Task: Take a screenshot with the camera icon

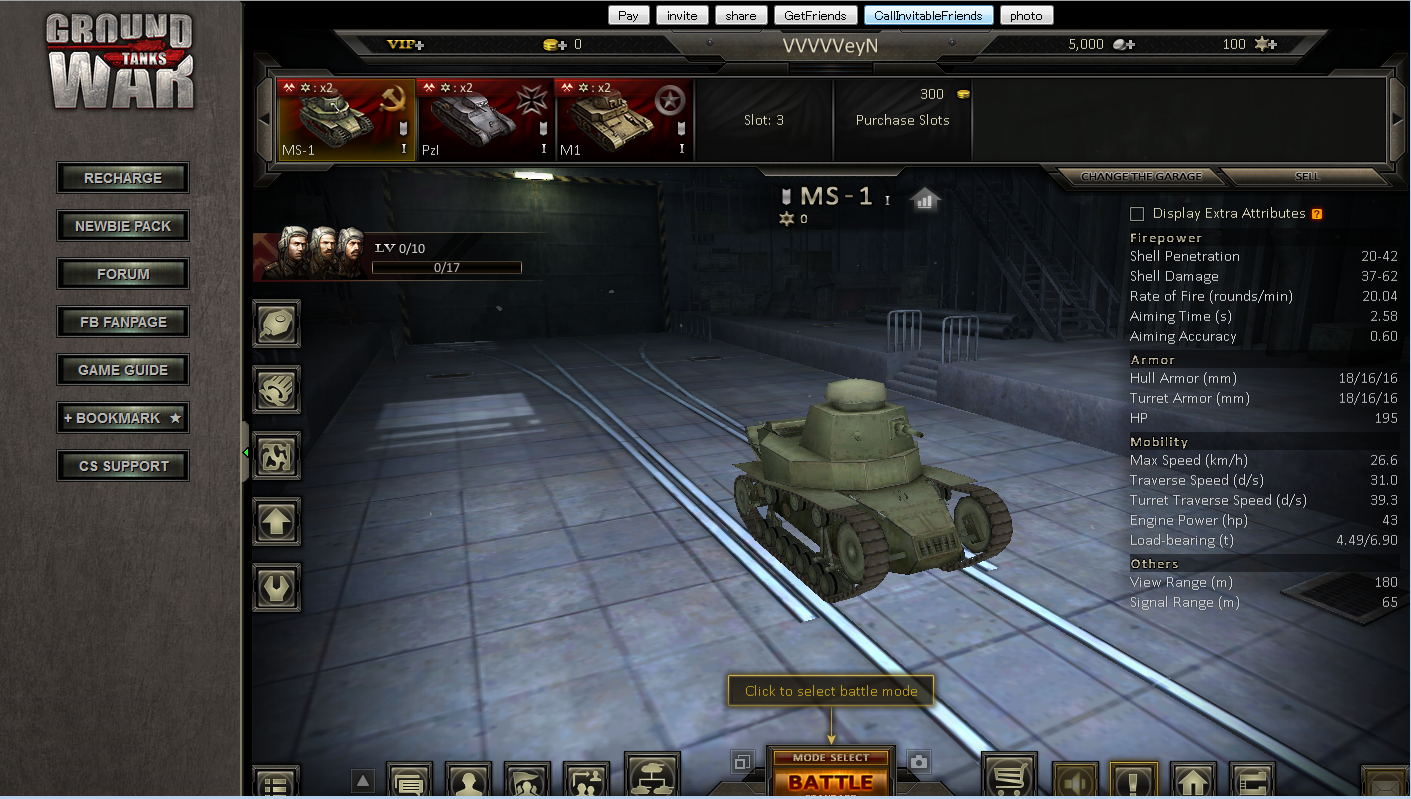Action: (919, 762)
